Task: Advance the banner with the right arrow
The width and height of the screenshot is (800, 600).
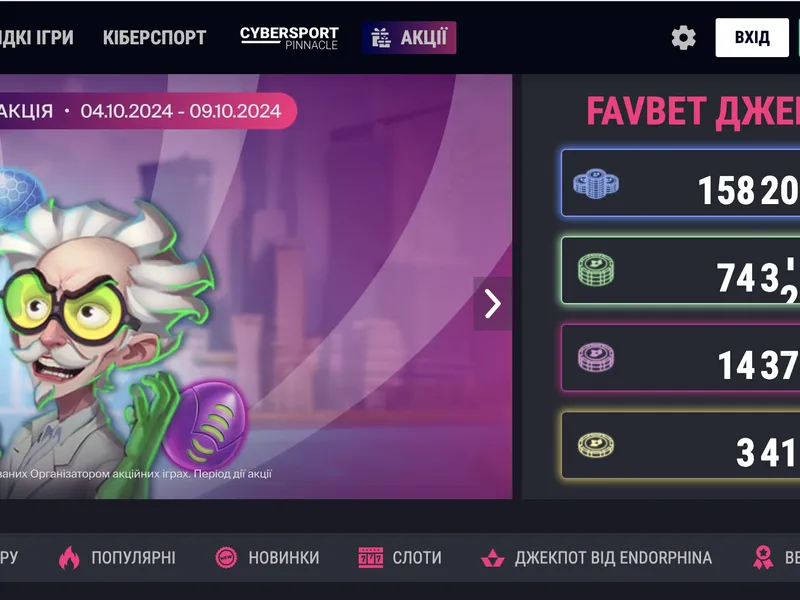Action: (x=492, y=304)
